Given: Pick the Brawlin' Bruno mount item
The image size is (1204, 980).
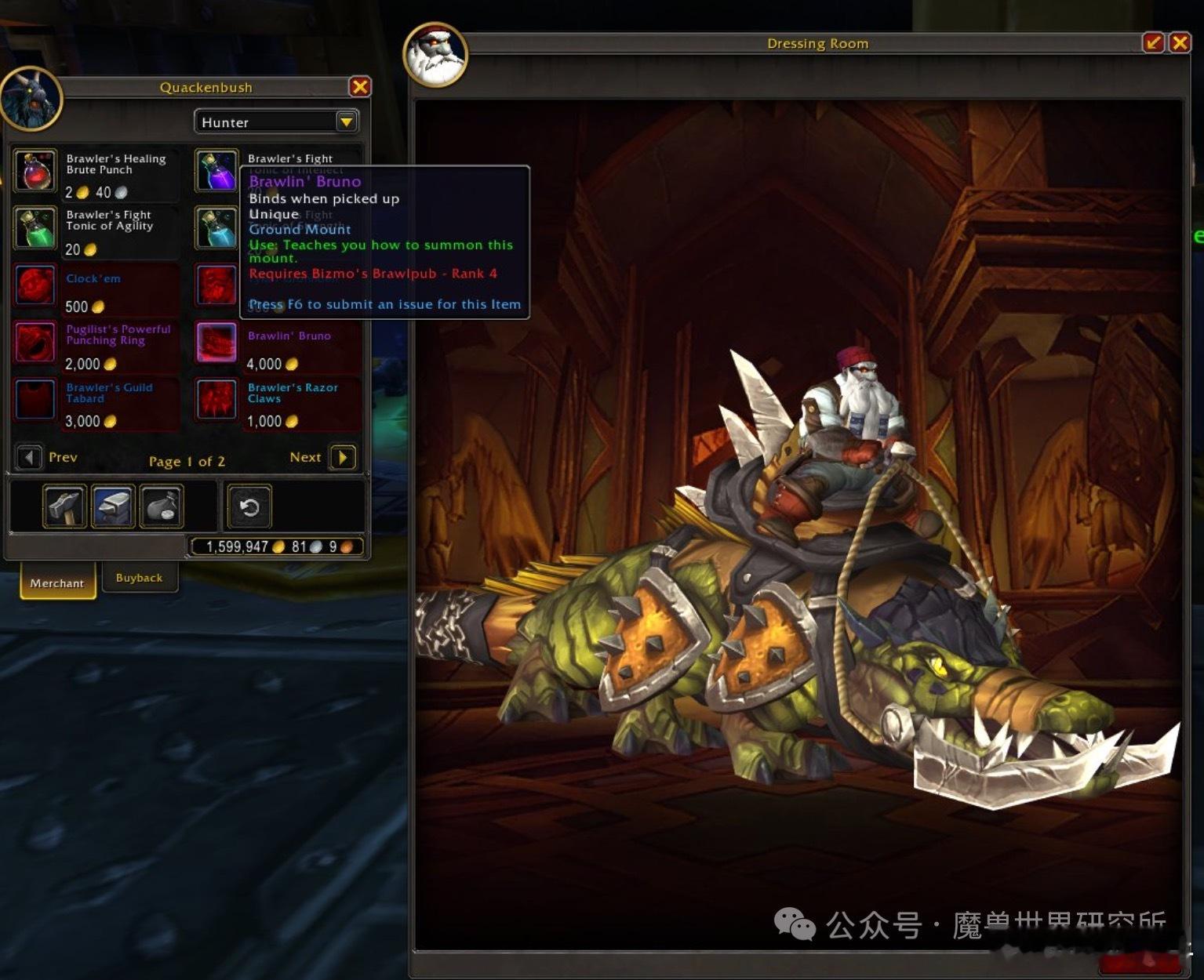Looking at the screenshot, I should (216, 343).
